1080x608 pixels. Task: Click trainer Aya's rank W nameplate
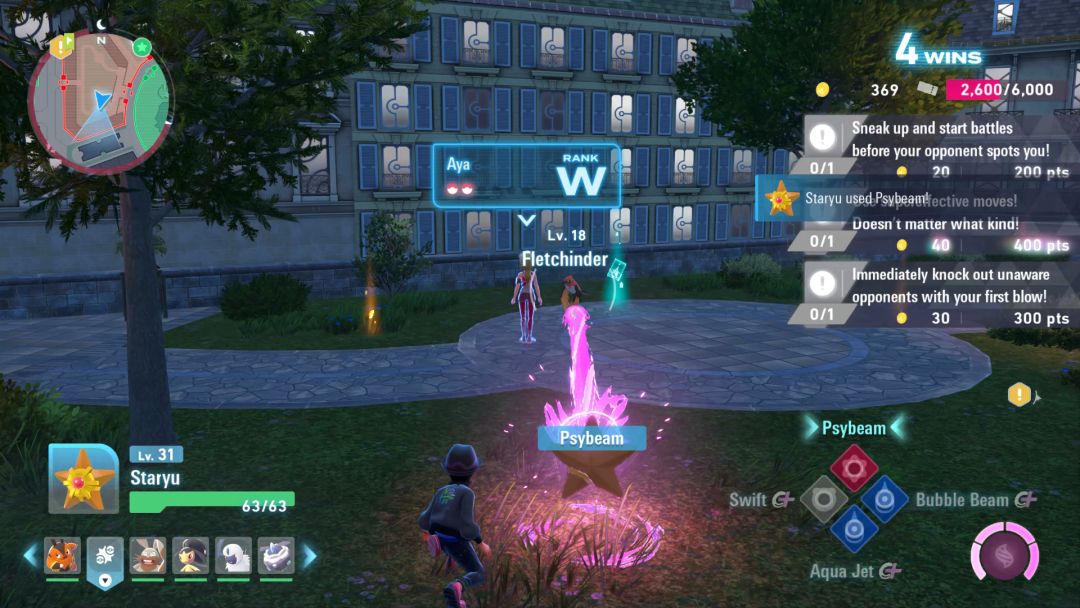526,177
